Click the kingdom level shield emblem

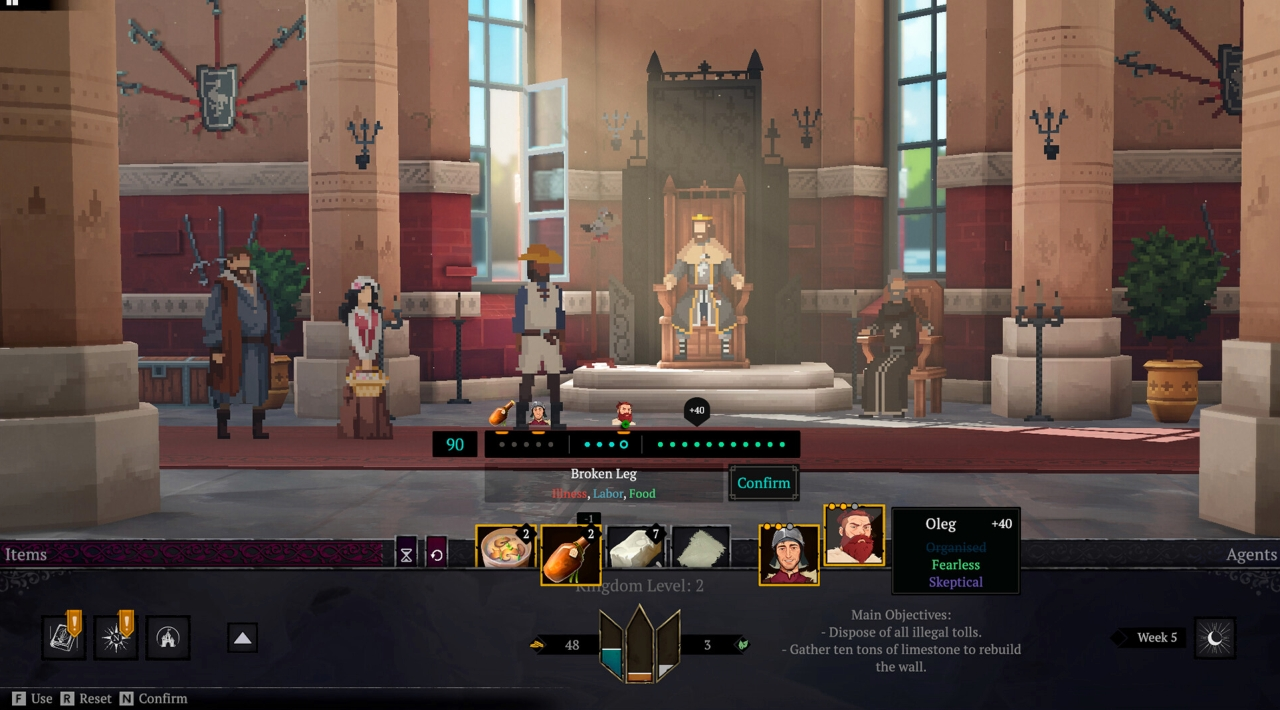(x=639, y=646)
